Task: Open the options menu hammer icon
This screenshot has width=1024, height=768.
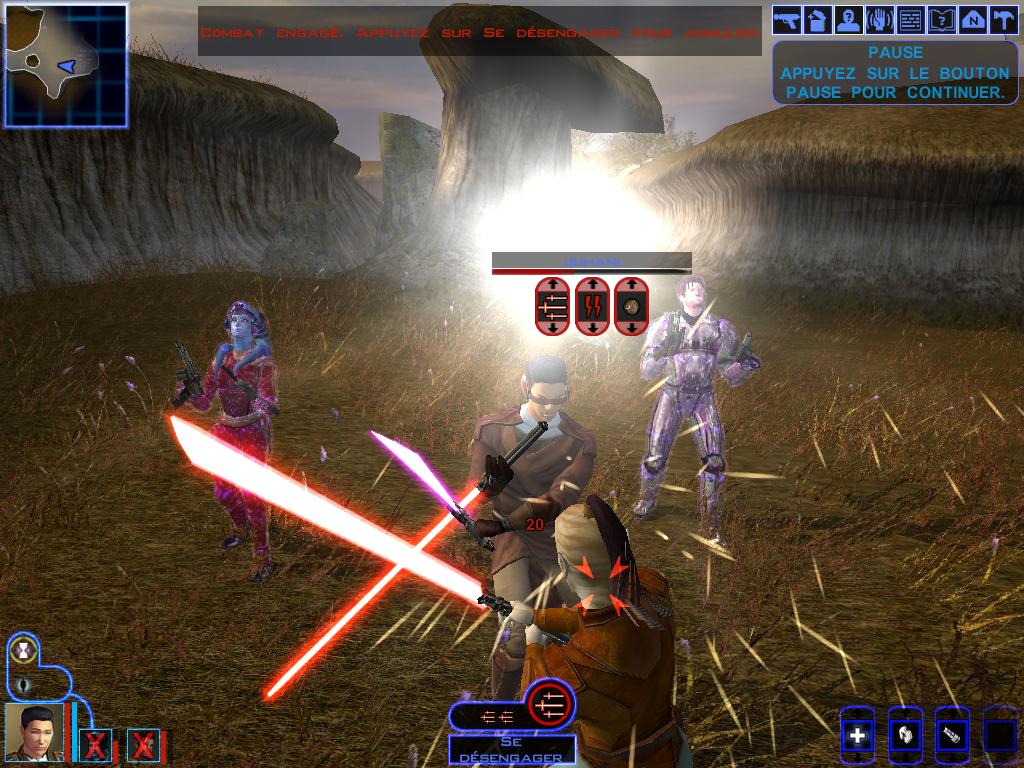Action: (x=1002, y=19)
